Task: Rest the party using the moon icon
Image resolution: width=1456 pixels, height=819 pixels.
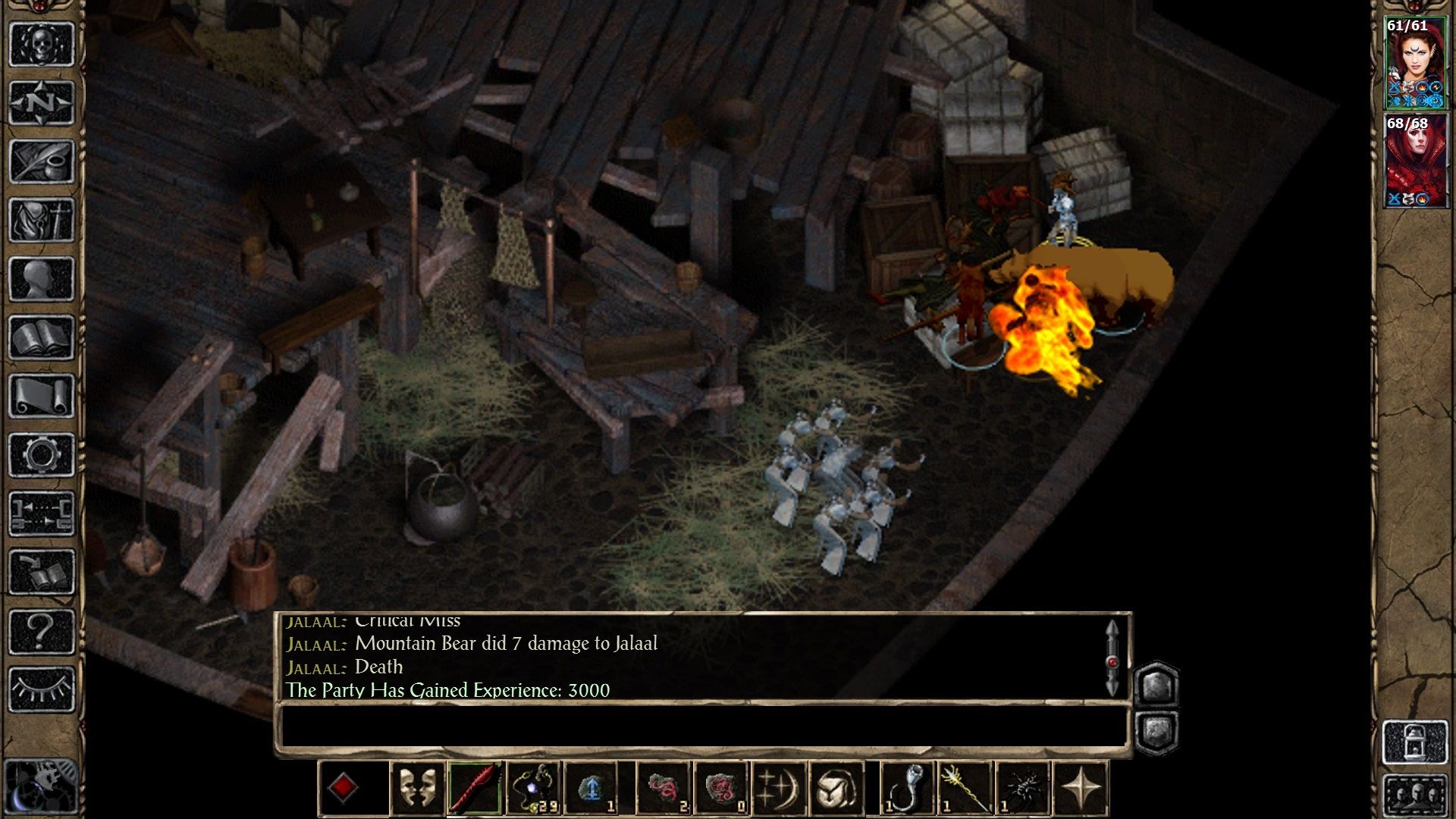Action: coord(779,789)
